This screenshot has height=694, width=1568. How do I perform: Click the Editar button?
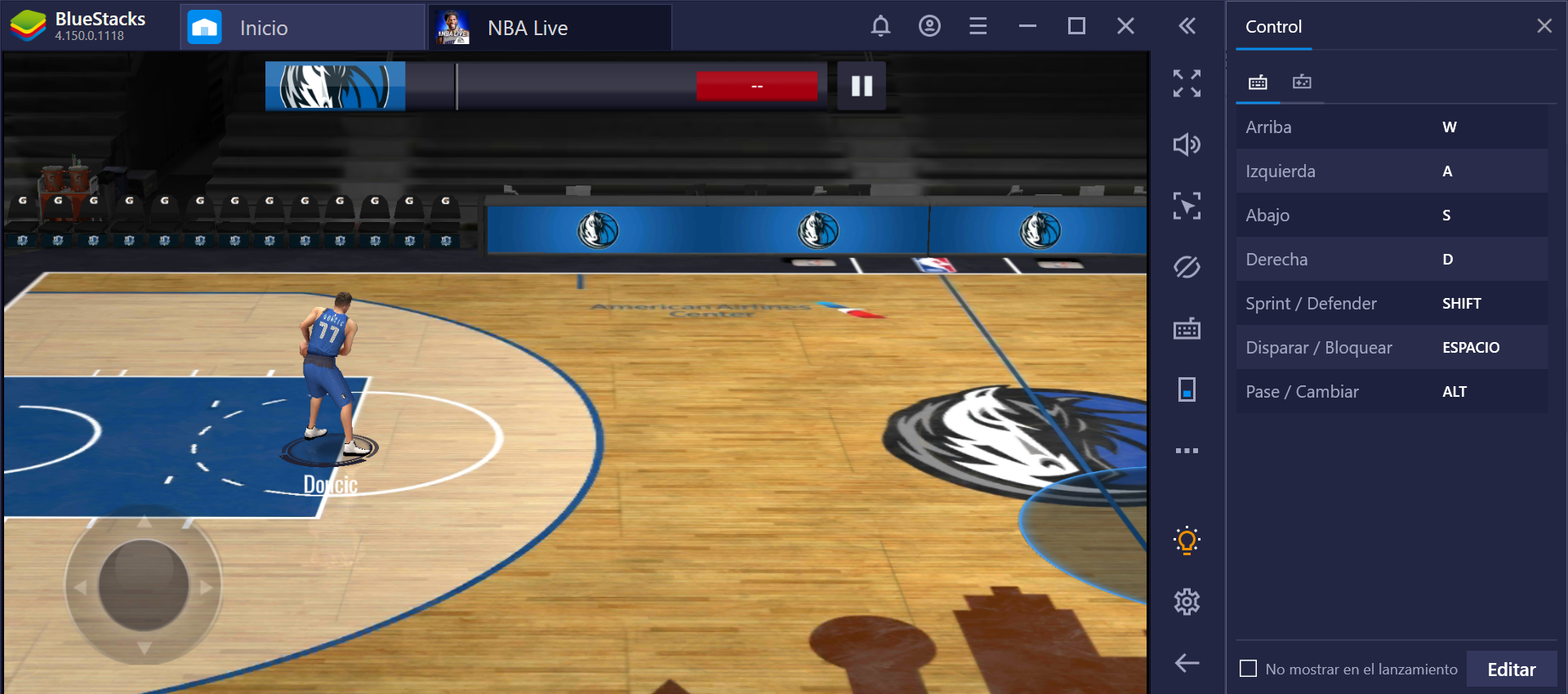[x=1512, y=668]
